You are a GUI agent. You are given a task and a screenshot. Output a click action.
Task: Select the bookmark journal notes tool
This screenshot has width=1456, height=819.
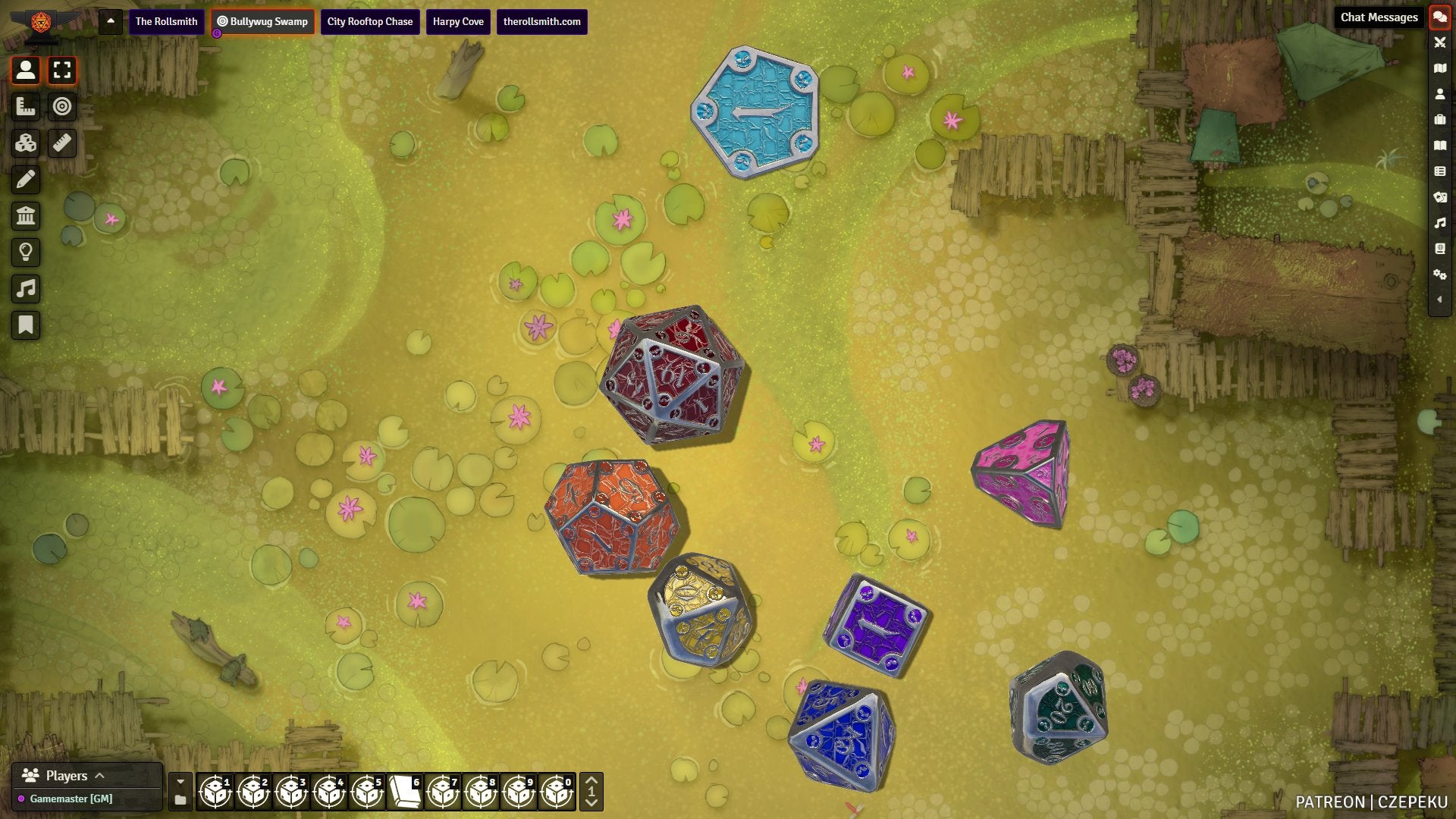tap(26, 325)
